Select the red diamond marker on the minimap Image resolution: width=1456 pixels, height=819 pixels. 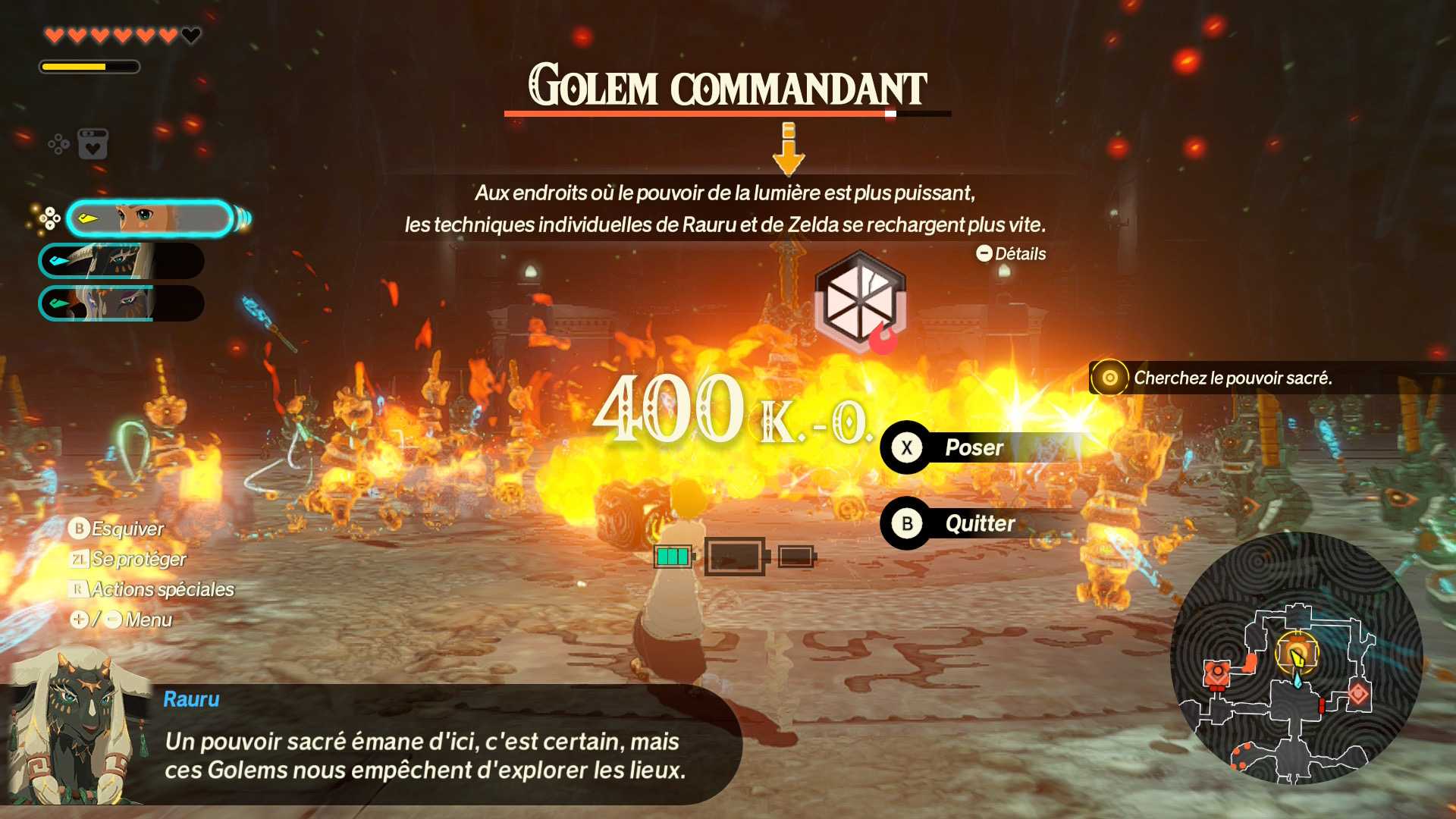tap(1357, 693)
